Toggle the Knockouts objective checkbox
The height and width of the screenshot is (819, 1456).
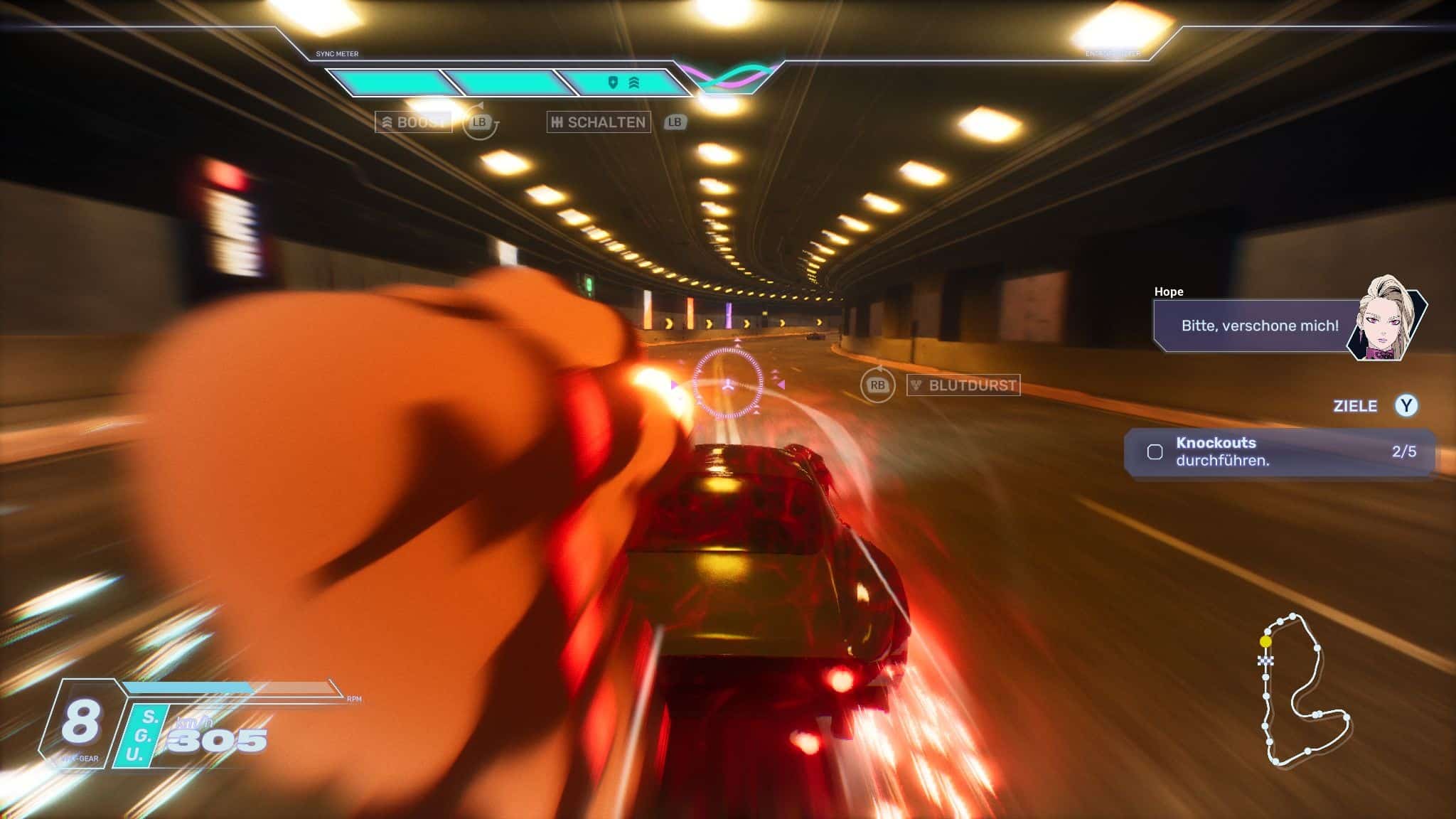pyautogui.click(x=1155, y=452)
